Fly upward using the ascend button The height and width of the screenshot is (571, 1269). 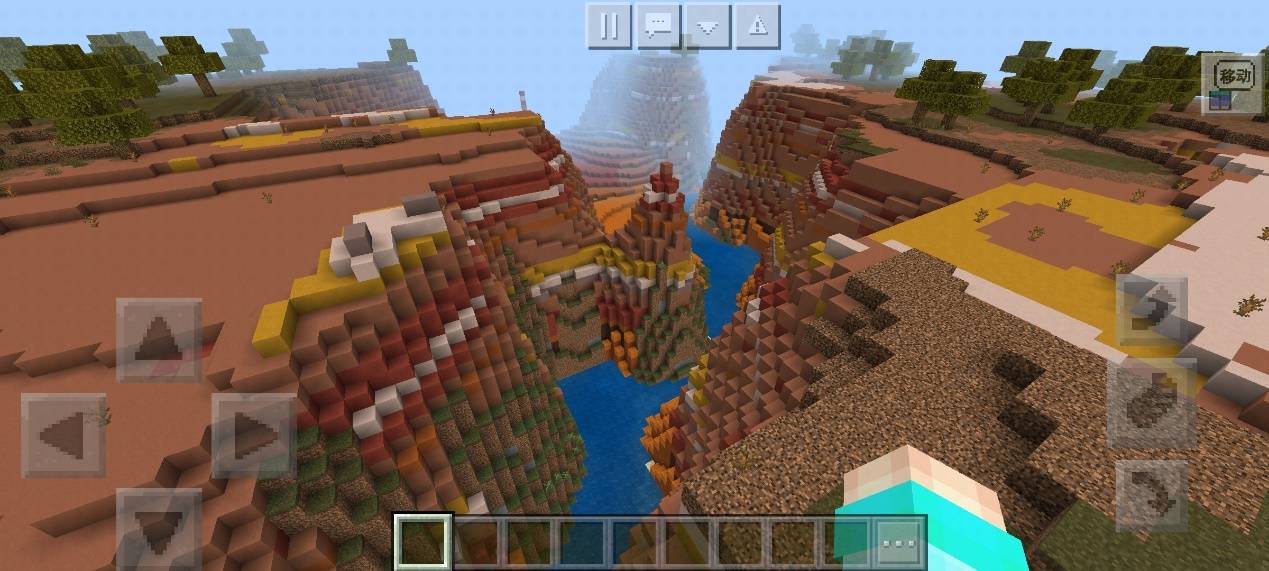[x=1152, y=311]
